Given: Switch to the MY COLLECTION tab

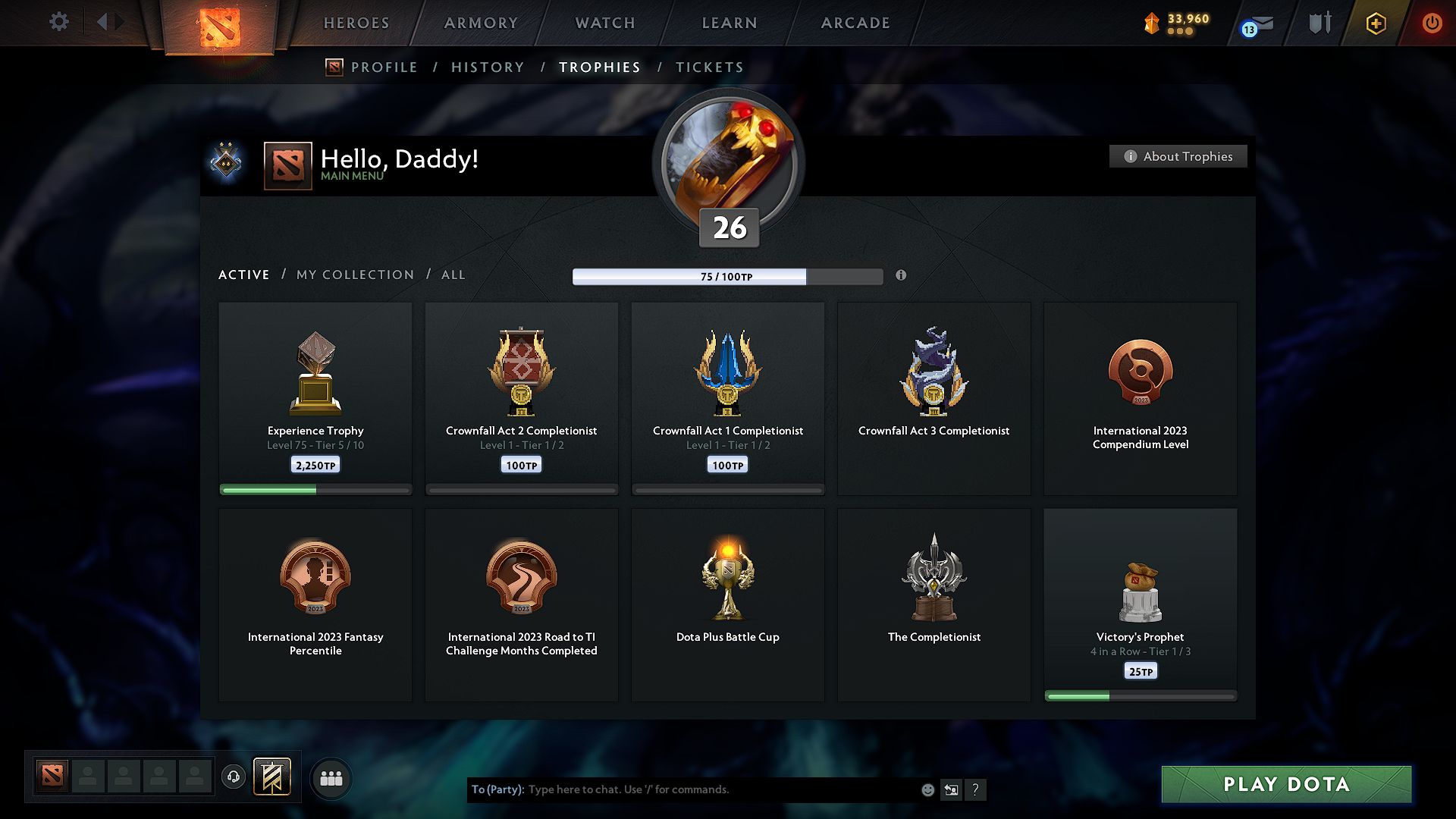Looking at the screenshot, I should click(354, 275).
